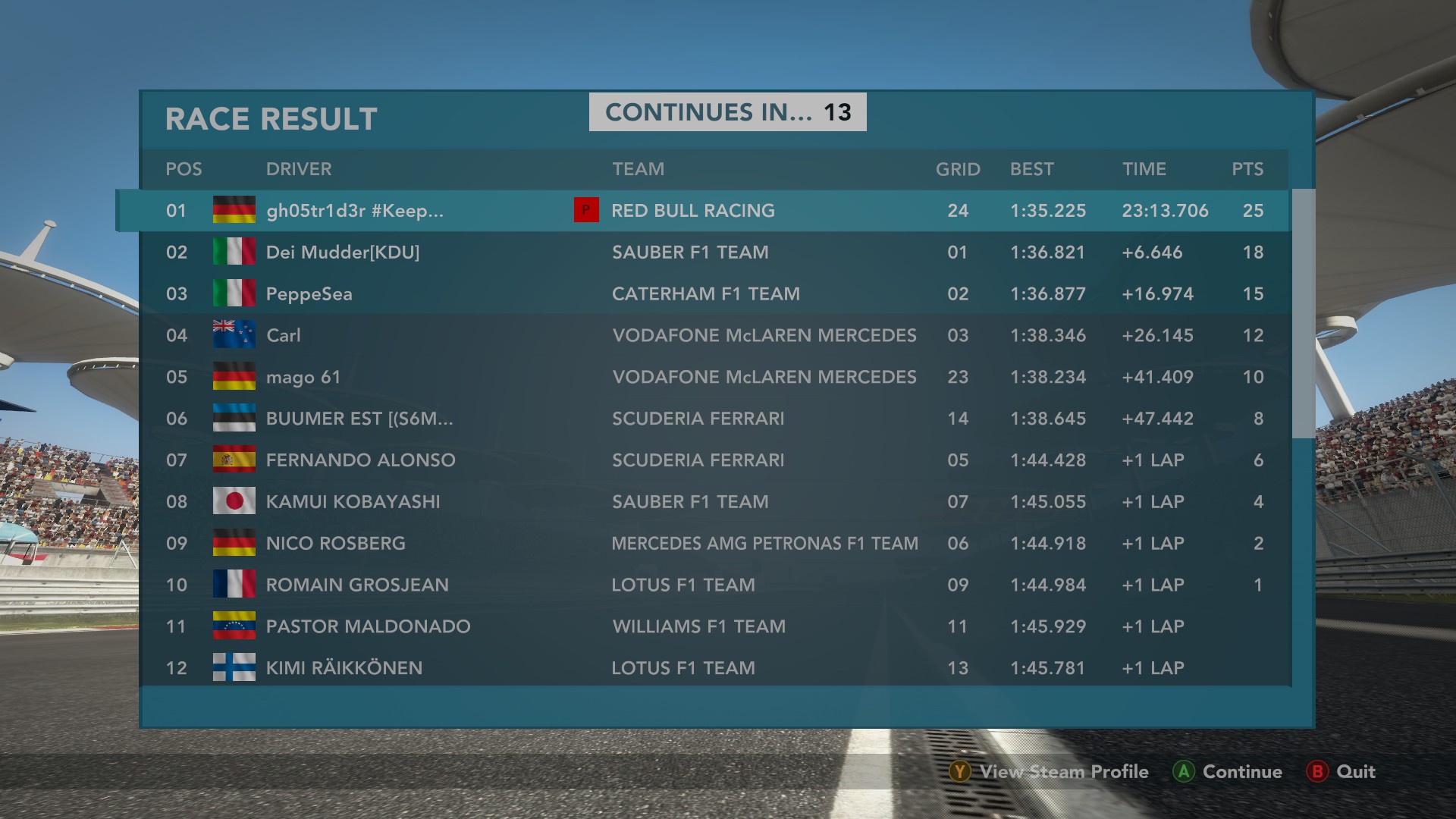Click the countdown timer showing 13
The width and height of the screenshot is (1456, 819).
pyautogui.click(x=841, y=111)
